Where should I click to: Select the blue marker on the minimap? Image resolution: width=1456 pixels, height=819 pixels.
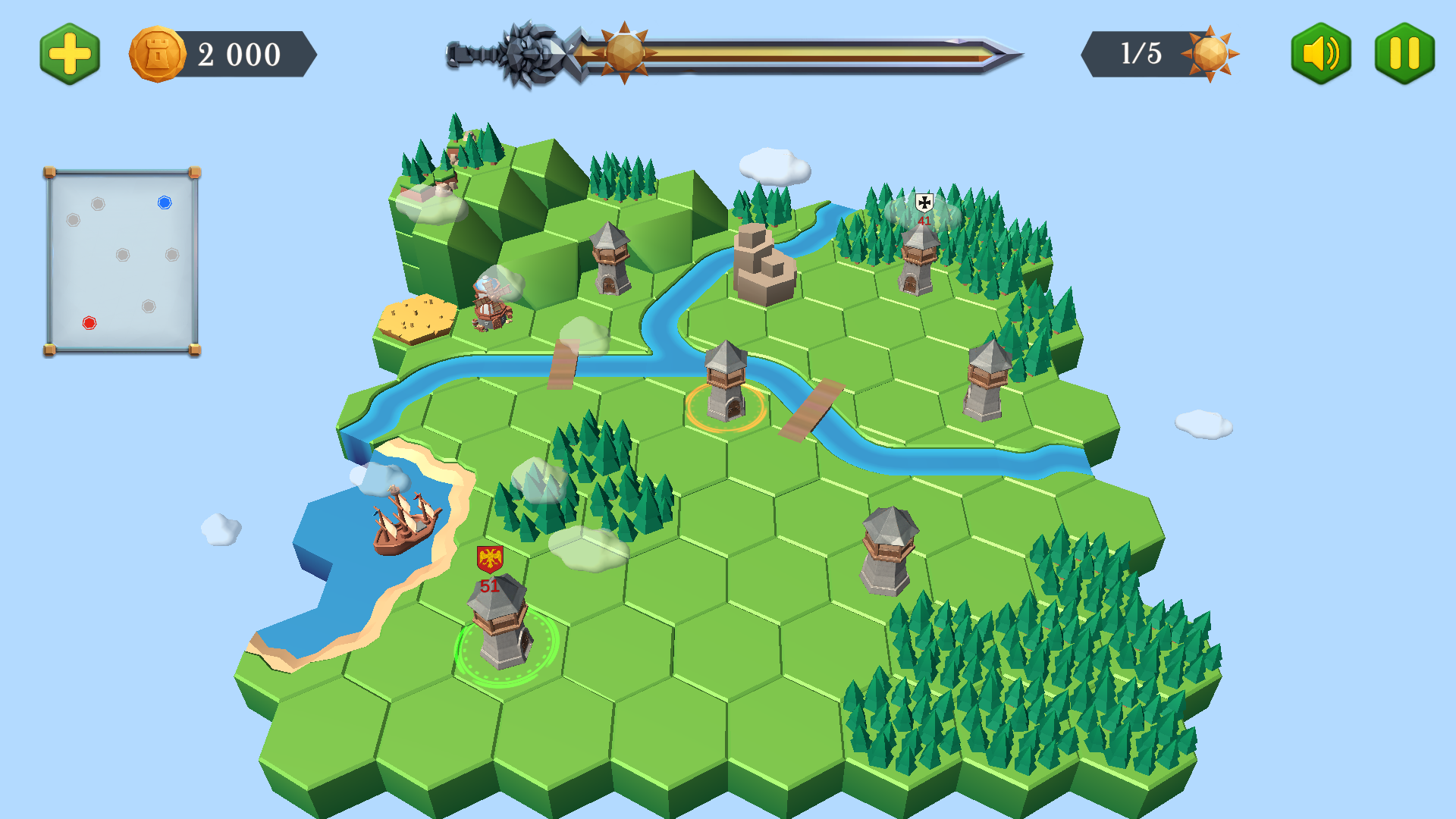tap(165, 202)
